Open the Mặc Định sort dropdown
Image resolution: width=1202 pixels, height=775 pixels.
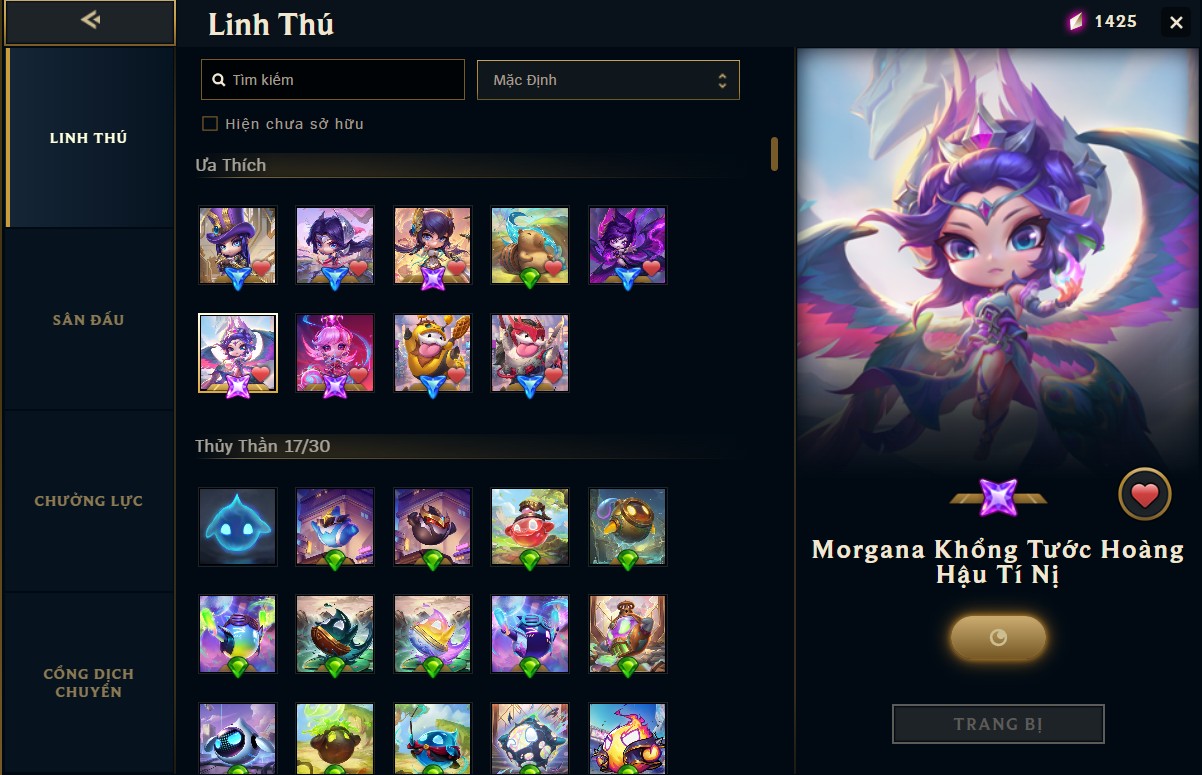tap(608, 80)
